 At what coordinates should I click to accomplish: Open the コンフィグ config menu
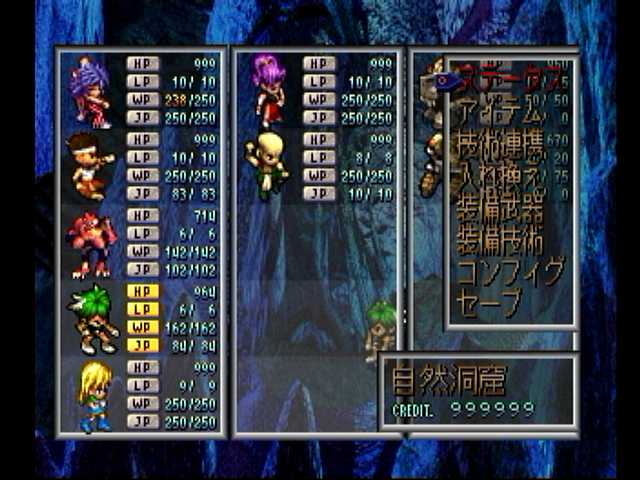click(510, 272)
